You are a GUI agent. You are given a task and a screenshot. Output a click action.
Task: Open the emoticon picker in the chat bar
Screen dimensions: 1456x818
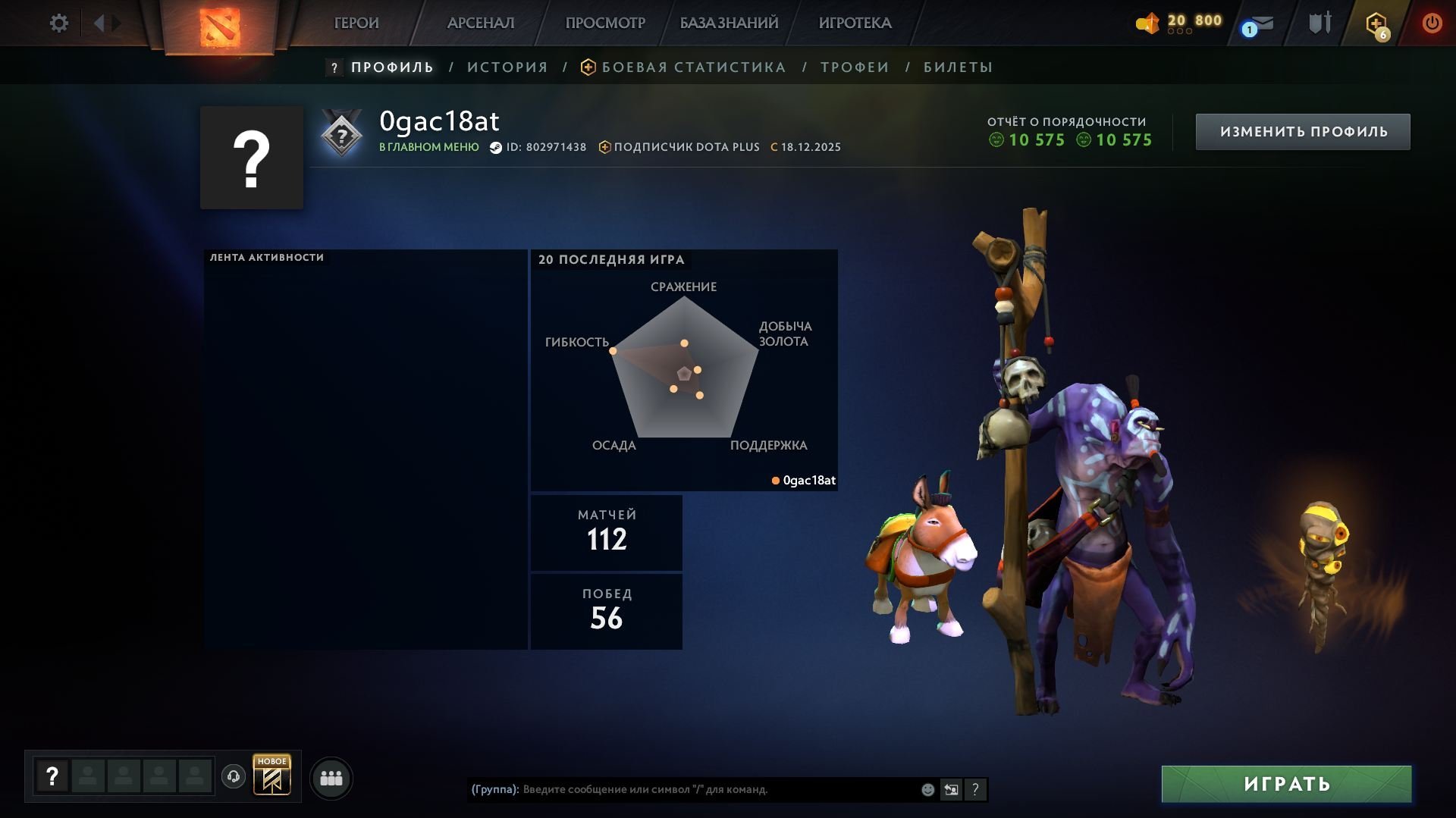(927, 789)
